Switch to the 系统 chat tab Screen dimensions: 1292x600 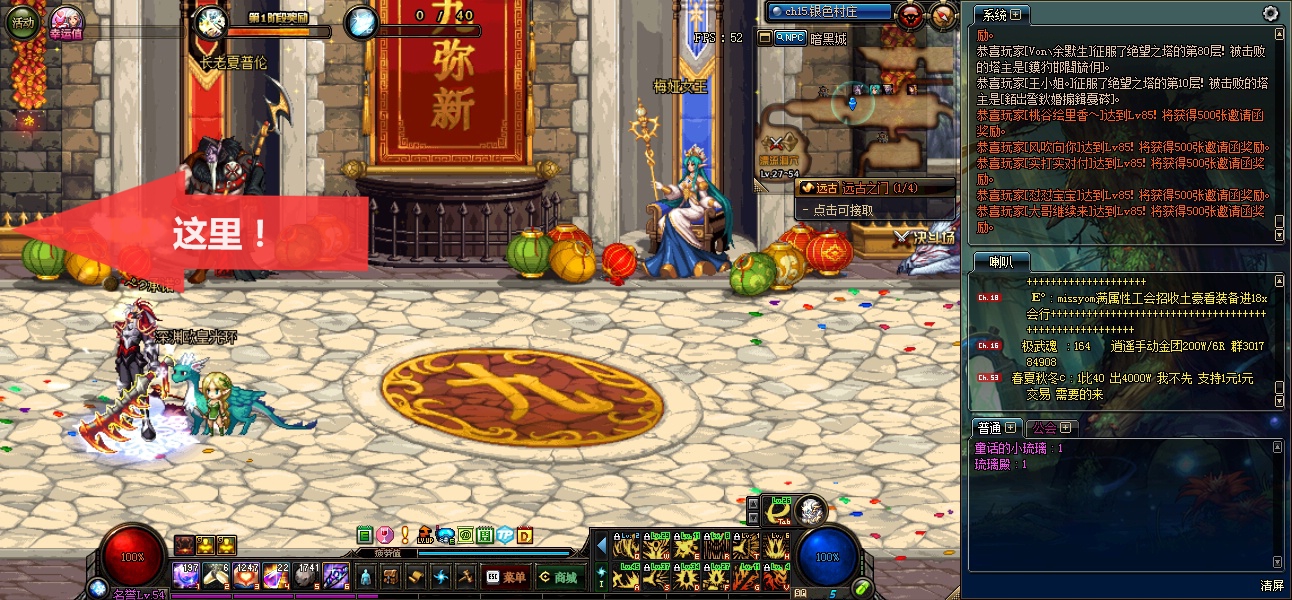click(x=995, y=15)
